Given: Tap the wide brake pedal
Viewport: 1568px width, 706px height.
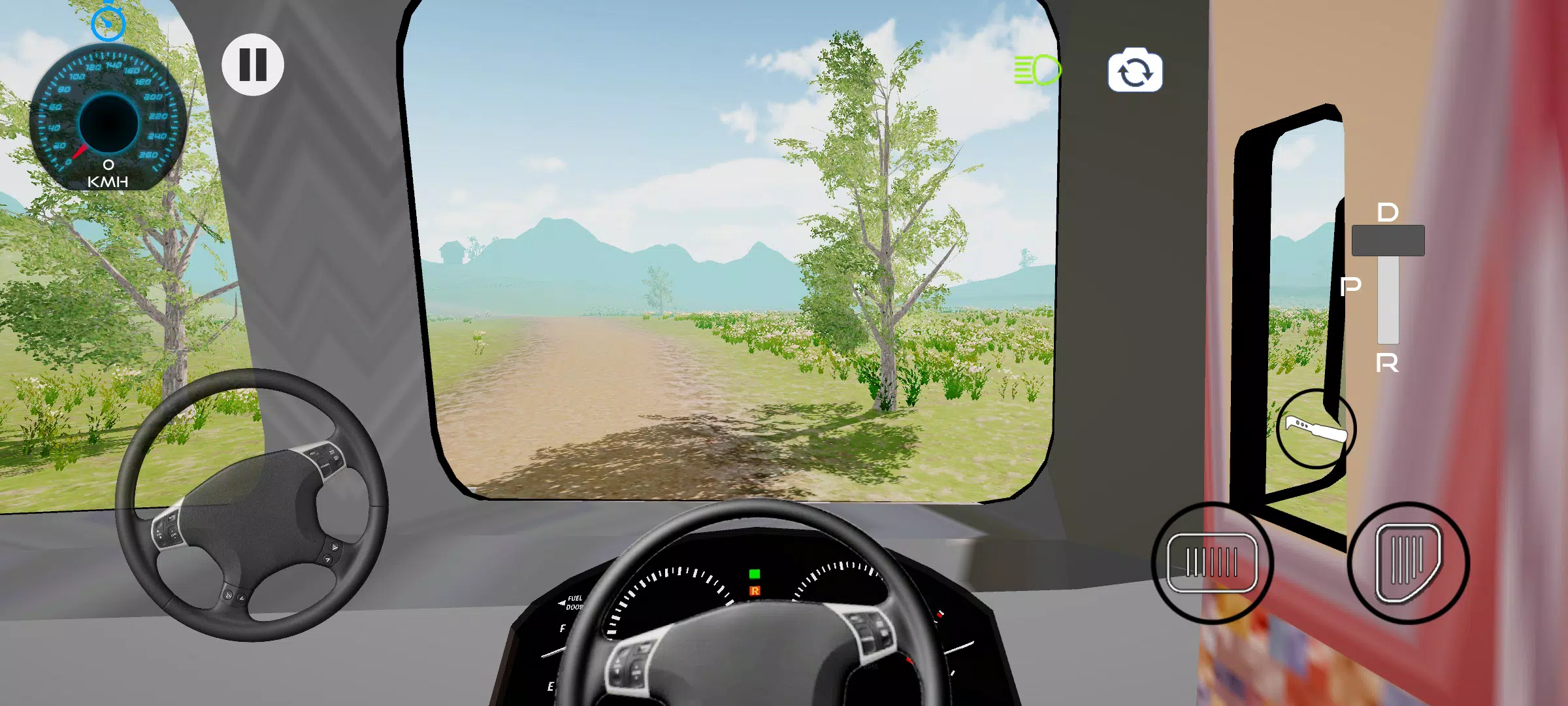Looking at the screenshot, I should [1212, 563].
